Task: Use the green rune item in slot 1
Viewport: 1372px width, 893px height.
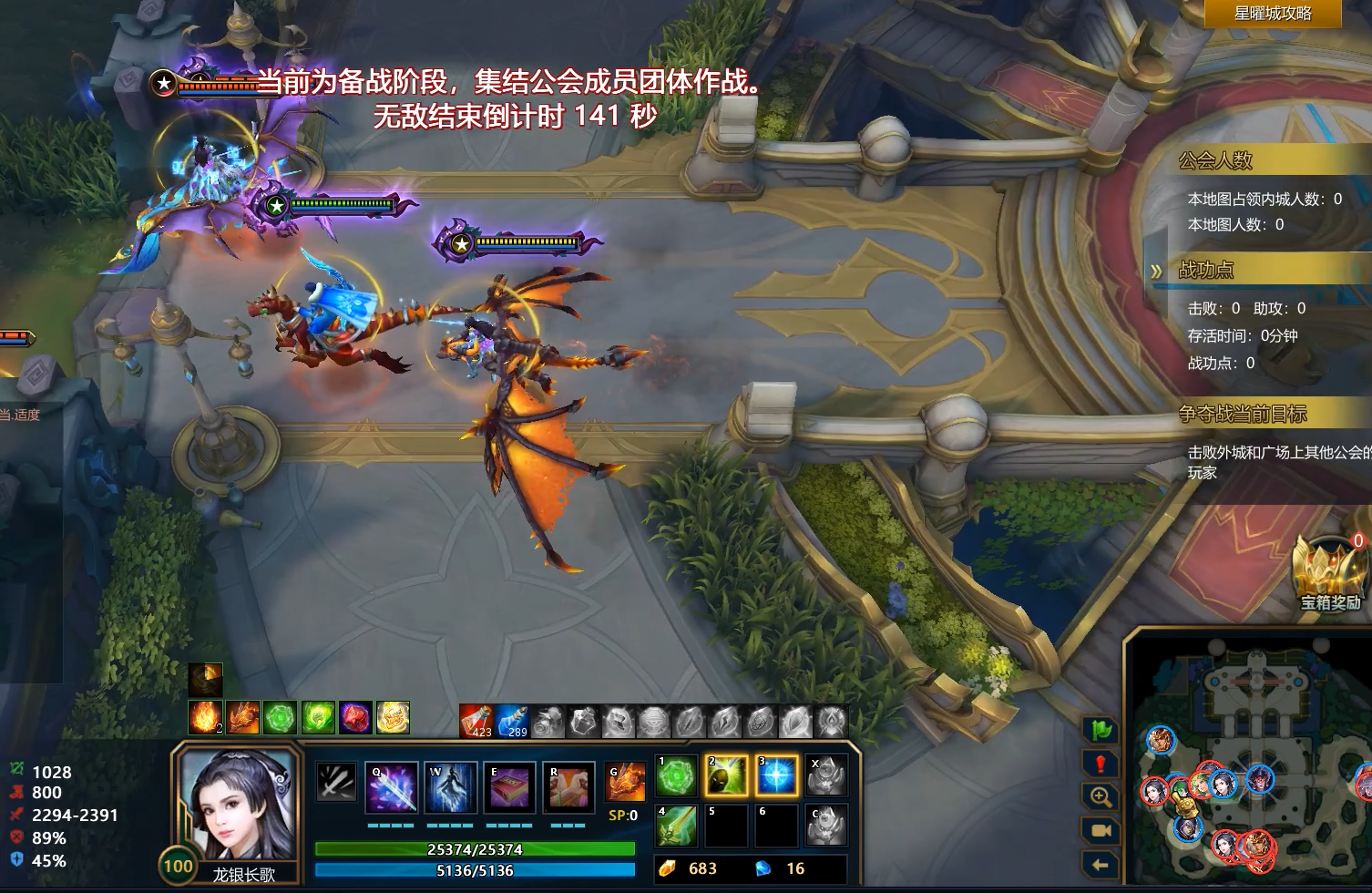Action: (x=677, y=776)
